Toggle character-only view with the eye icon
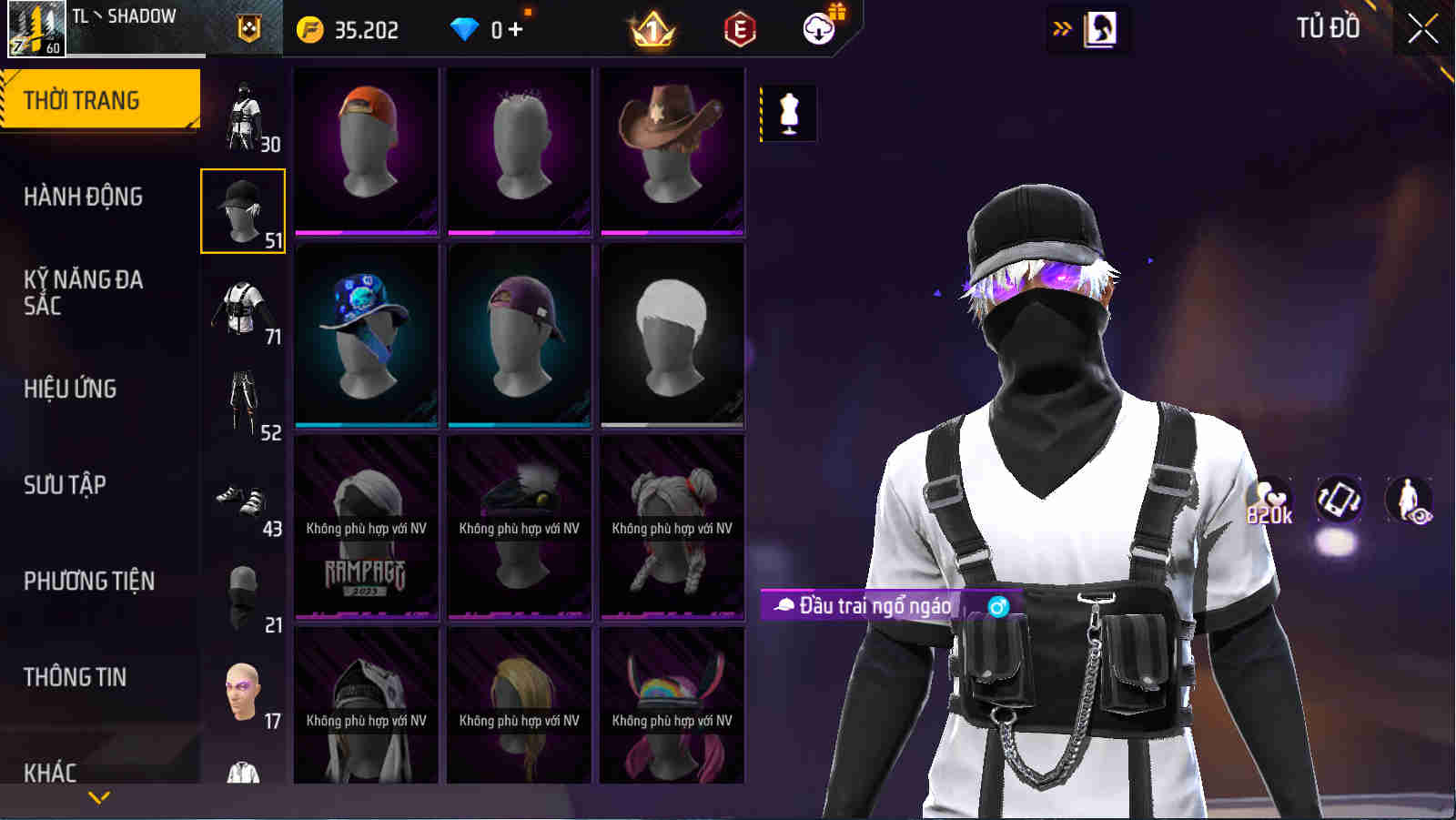The width and height of the screenshot is (1456, 820). pos(1409,497)
